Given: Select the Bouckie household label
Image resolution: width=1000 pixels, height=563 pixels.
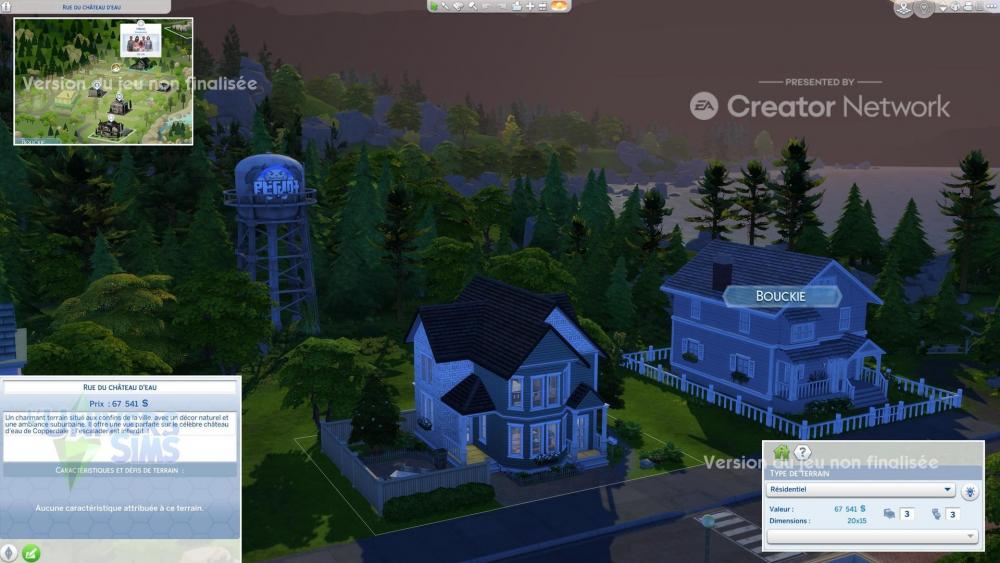Looking at the screenshot, I should (x=780, y=295).
